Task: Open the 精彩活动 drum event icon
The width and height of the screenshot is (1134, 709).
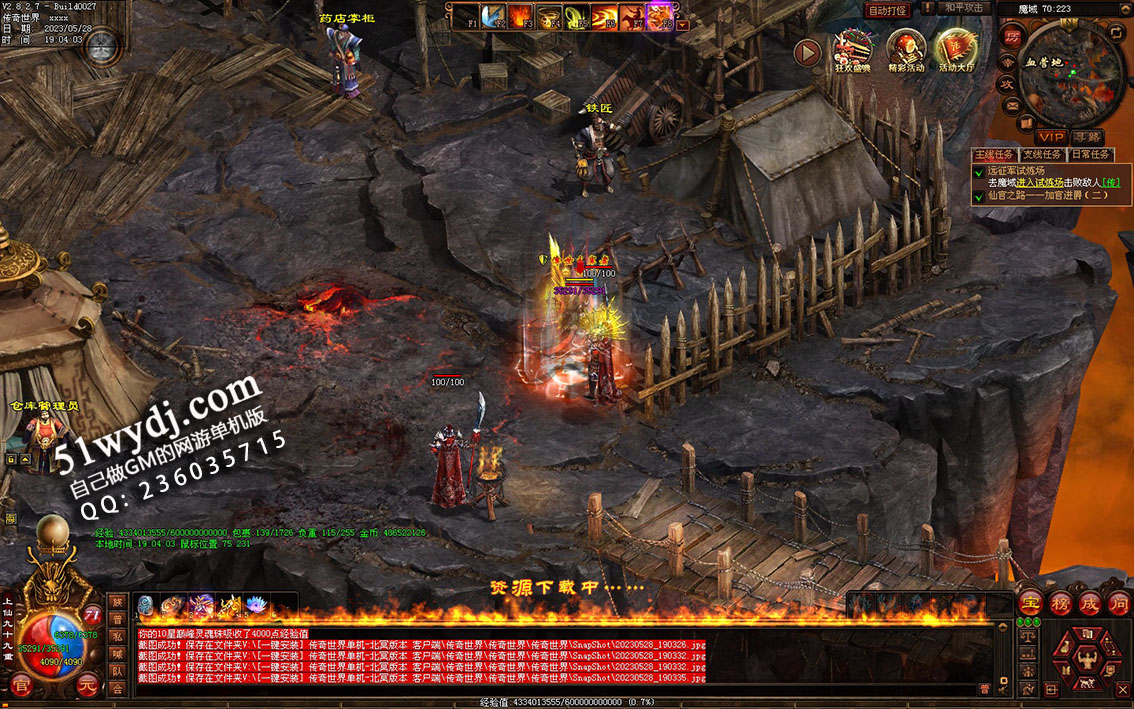Action: pyautogui.click(x=906, y=50)
